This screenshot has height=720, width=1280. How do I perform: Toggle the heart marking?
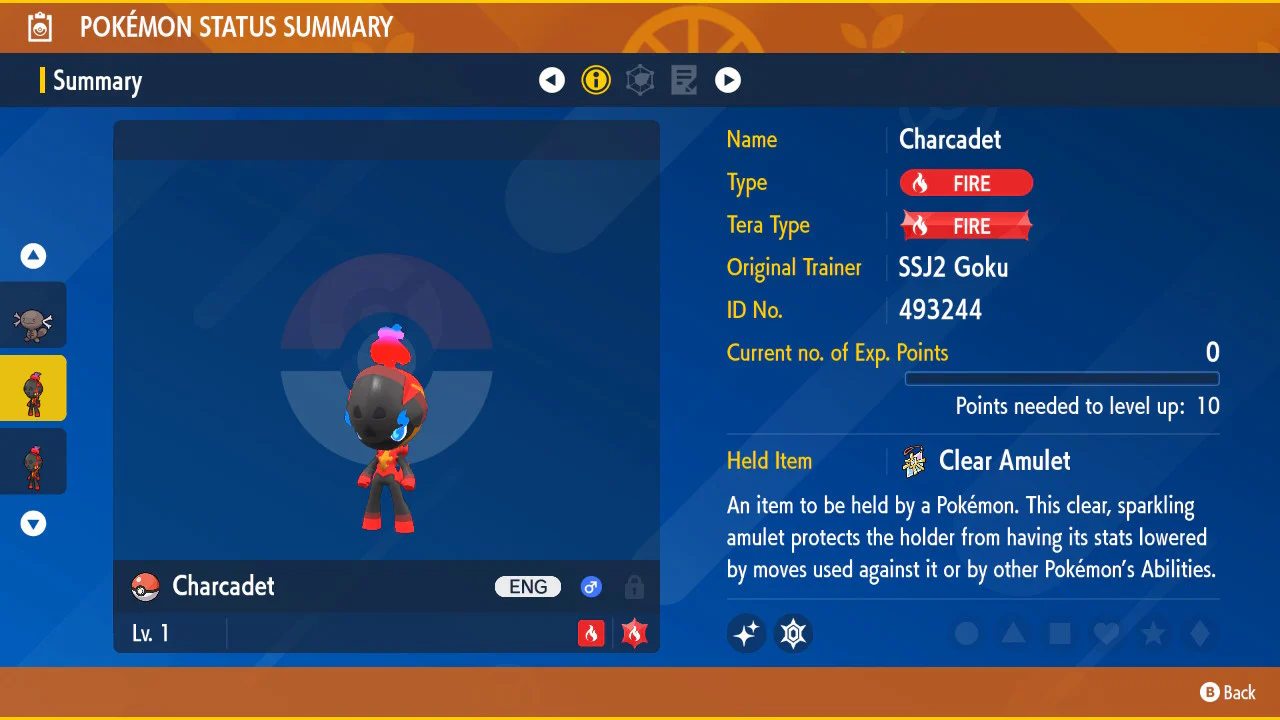click(1106, 633)
